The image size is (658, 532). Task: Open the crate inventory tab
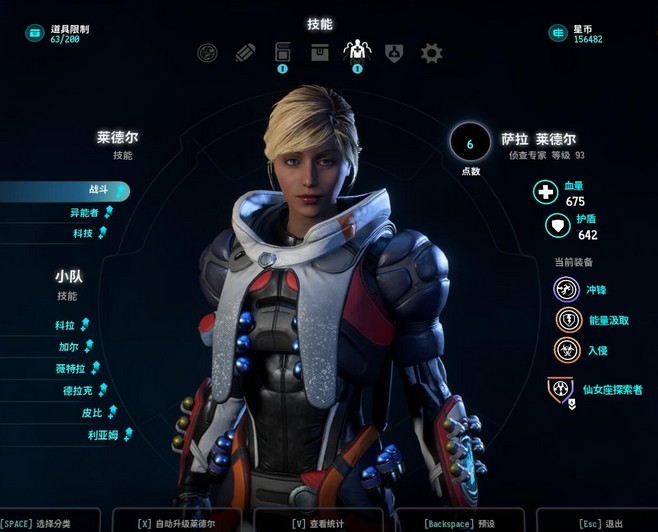point(319,52)
